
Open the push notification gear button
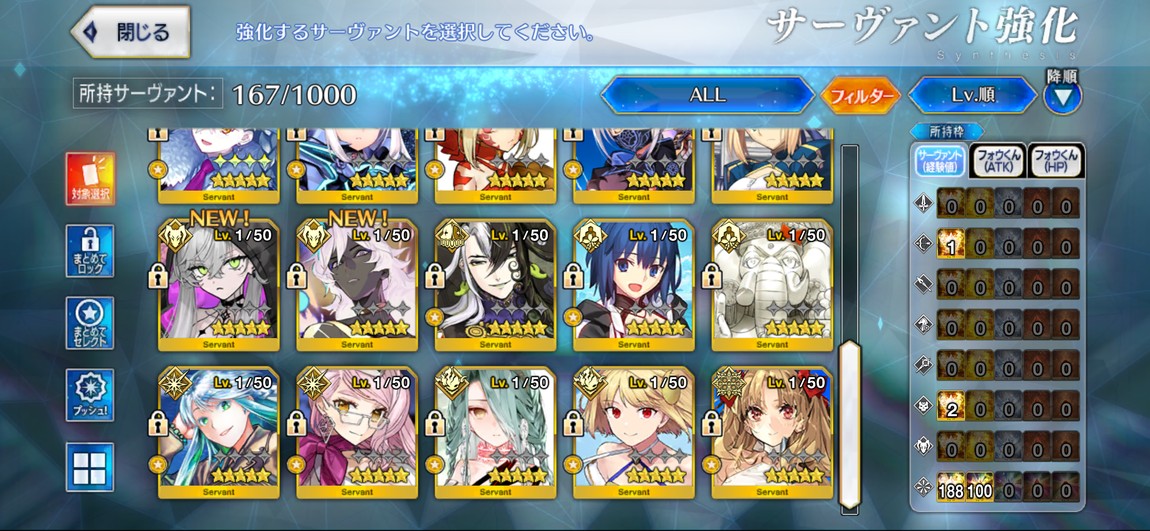90,395
